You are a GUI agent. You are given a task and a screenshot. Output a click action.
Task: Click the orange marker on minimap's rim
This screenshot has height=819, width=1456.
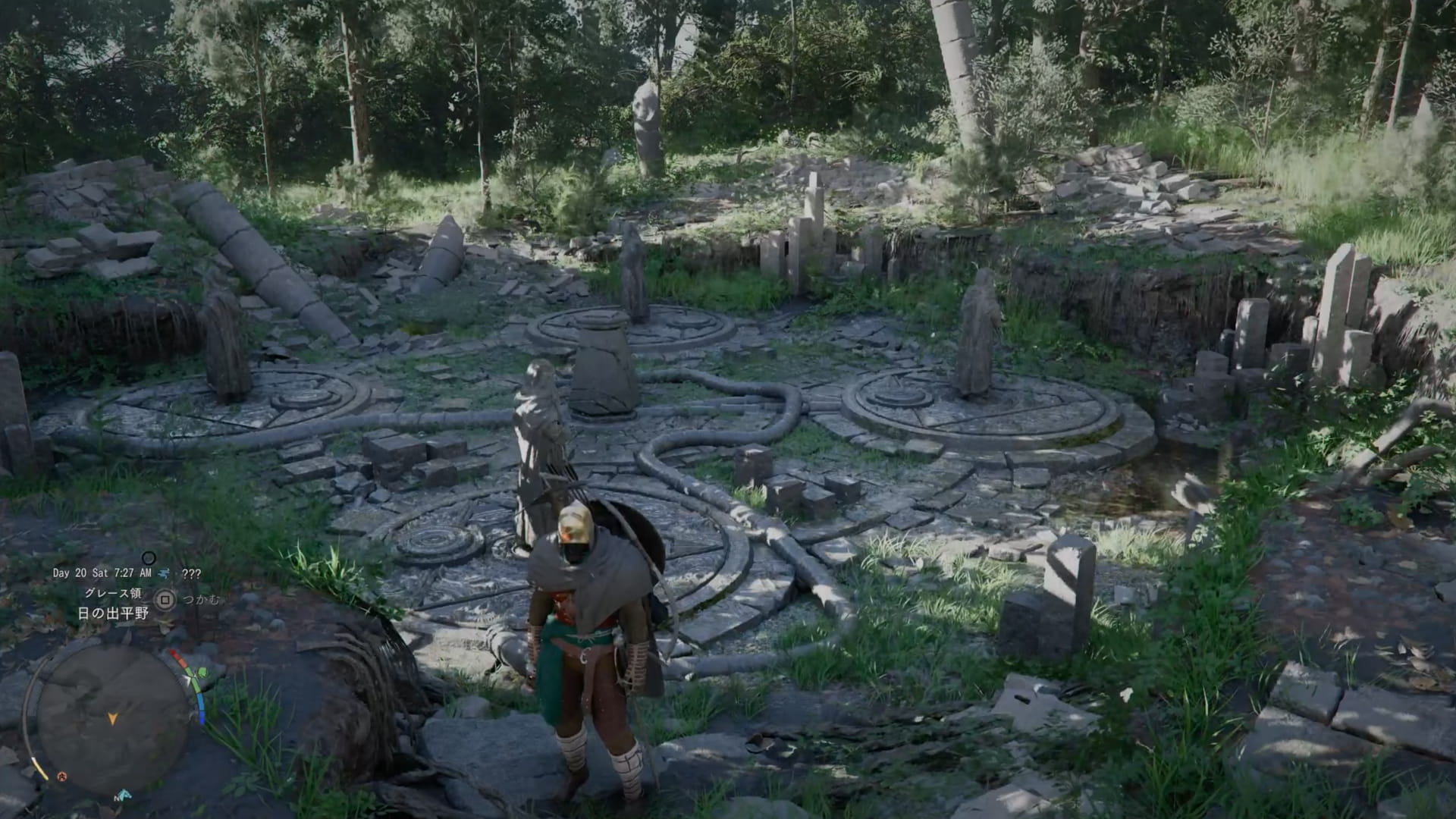(x=62, y=776)
